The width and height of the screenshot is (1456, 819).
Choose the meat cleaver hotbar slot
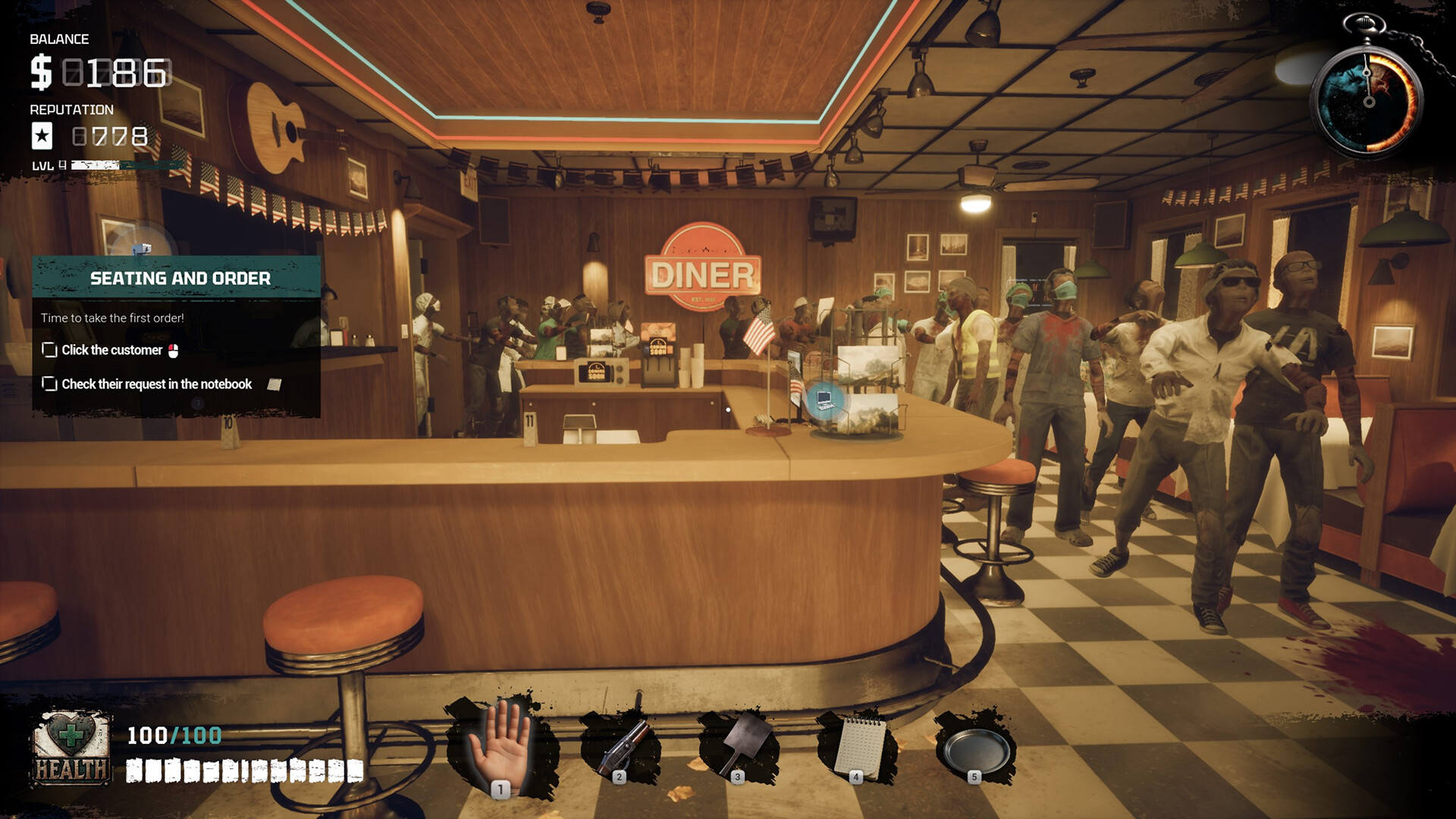(x=739, y=744)
